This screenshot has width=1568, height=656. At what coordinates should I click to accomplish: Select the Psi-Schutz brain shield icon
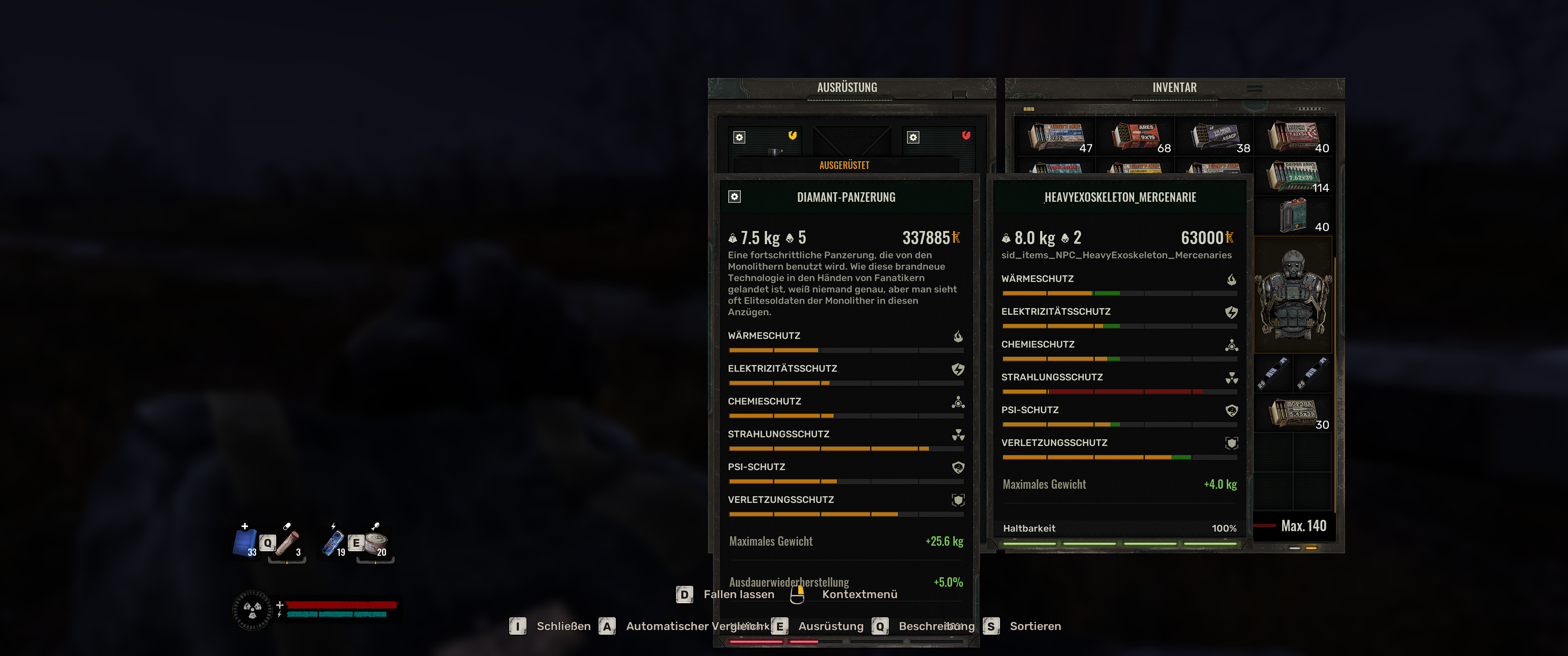click(x=958, y=467)
